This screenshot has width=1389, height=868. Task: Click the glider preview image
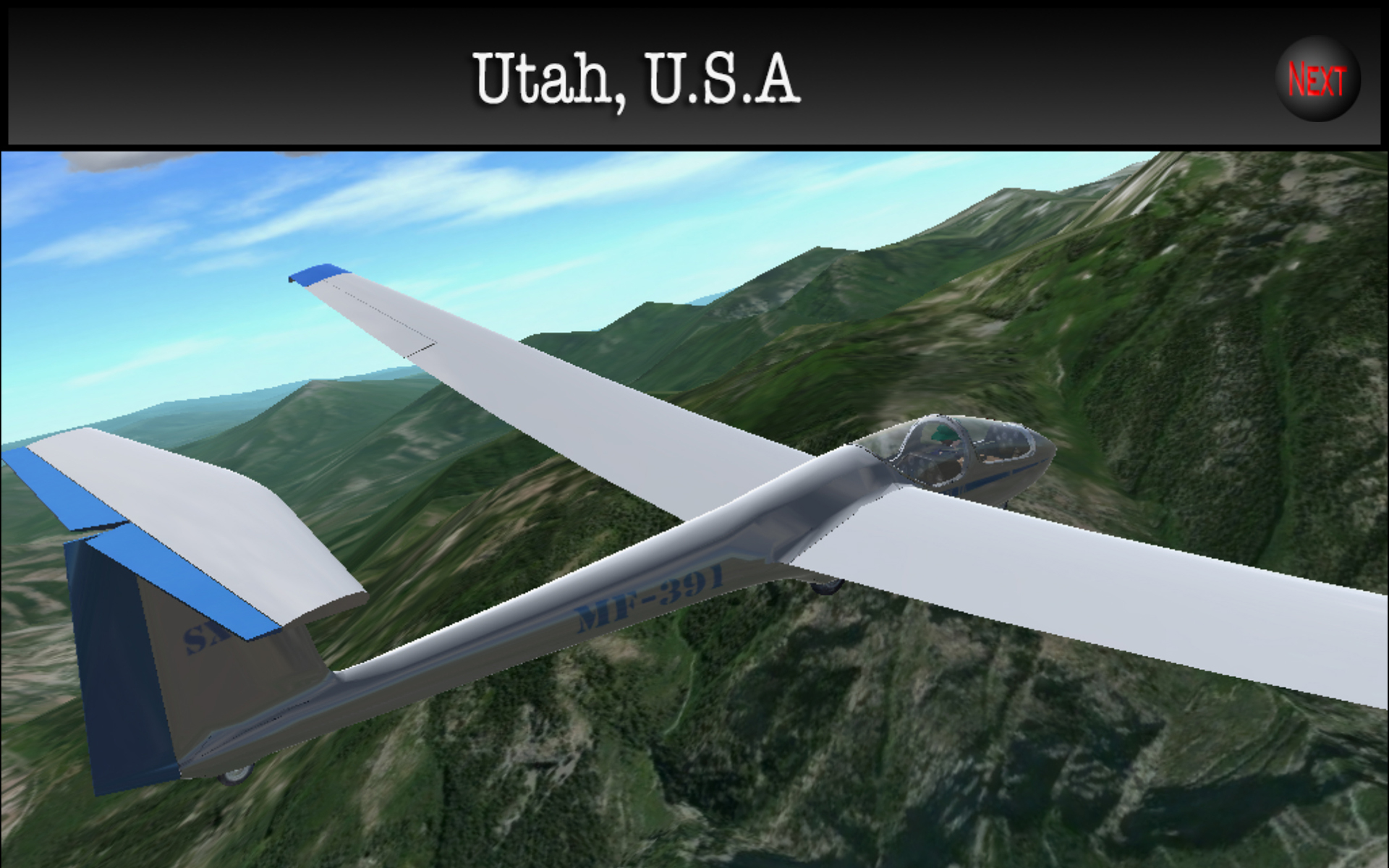click(x=694, y=506)
